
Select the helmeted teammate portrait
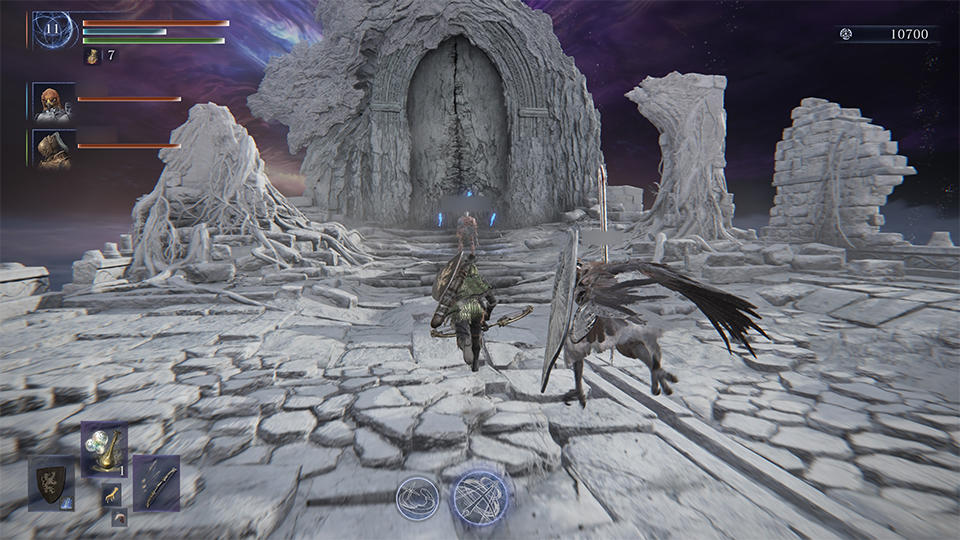tap(53, 148)
